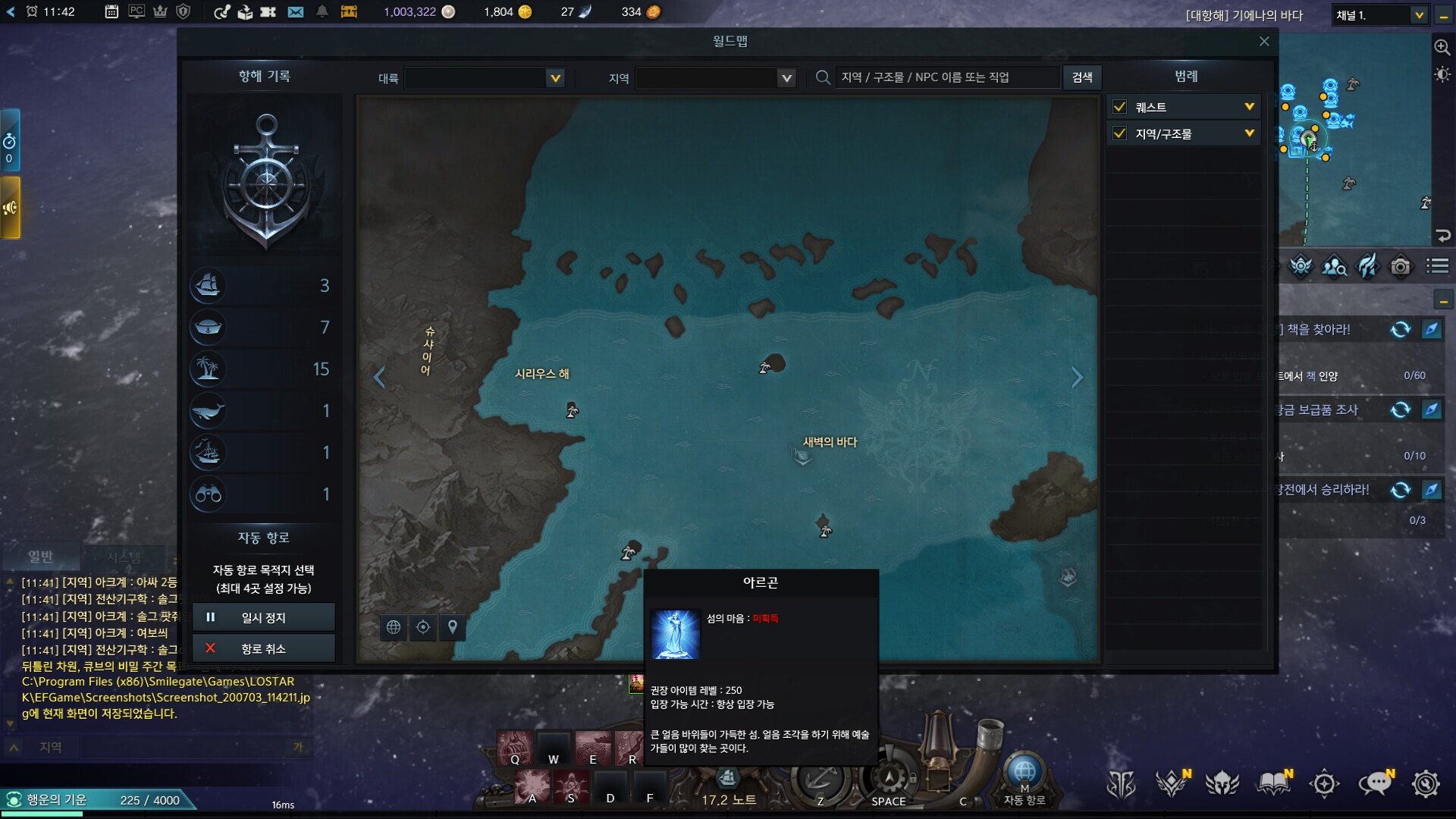The image size is (1456, 819).
Task: Zoom in the minimap with magnifier
Action: click(1442, 47)
